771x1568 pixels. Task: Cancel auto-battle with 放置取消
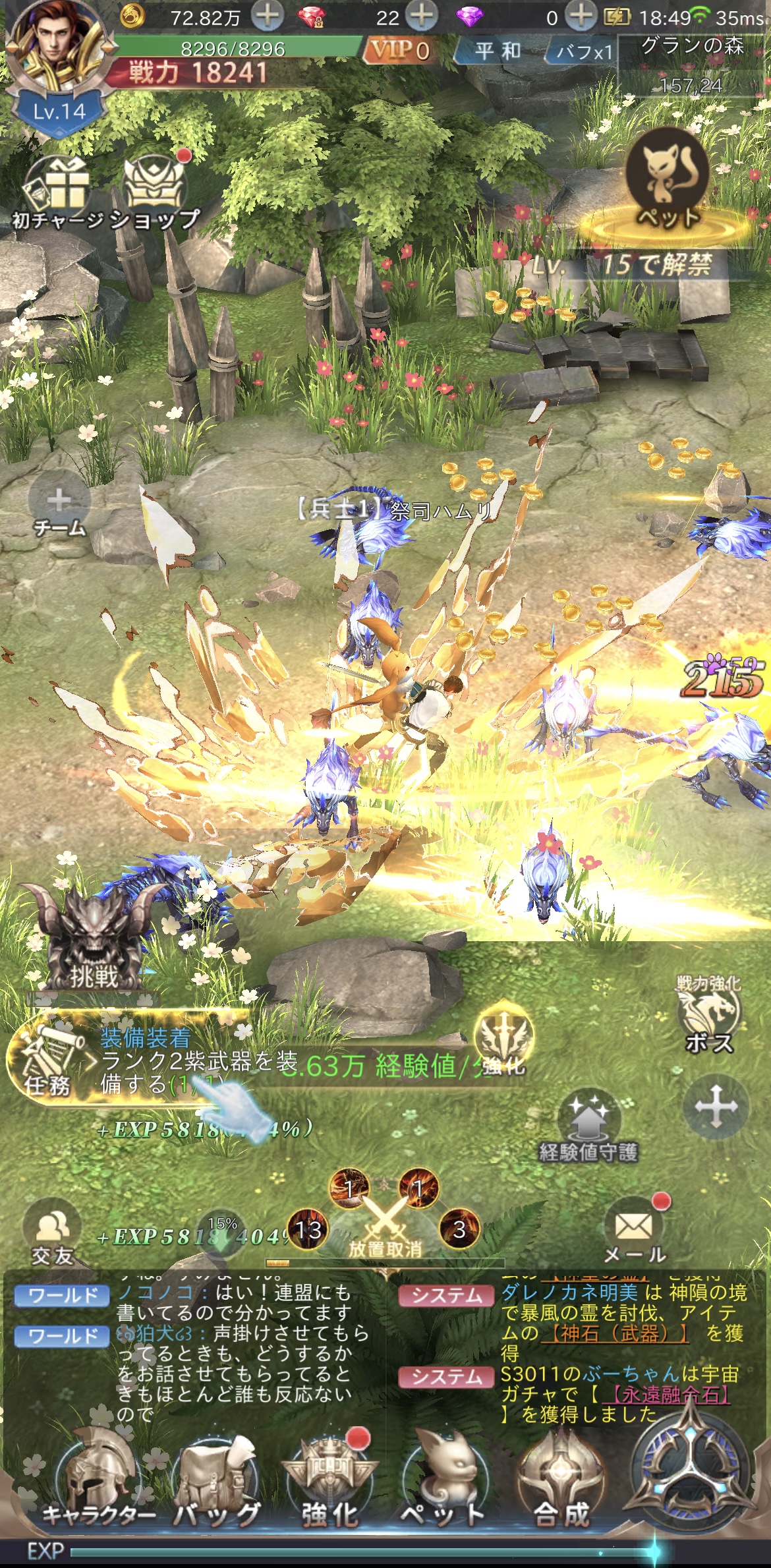click(x=385, y=1227)
